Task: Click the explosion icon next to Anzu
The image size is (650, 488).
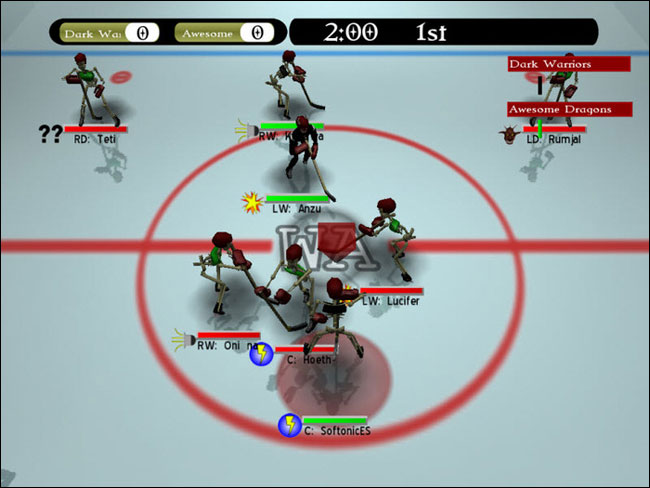Action: [250, 203]
